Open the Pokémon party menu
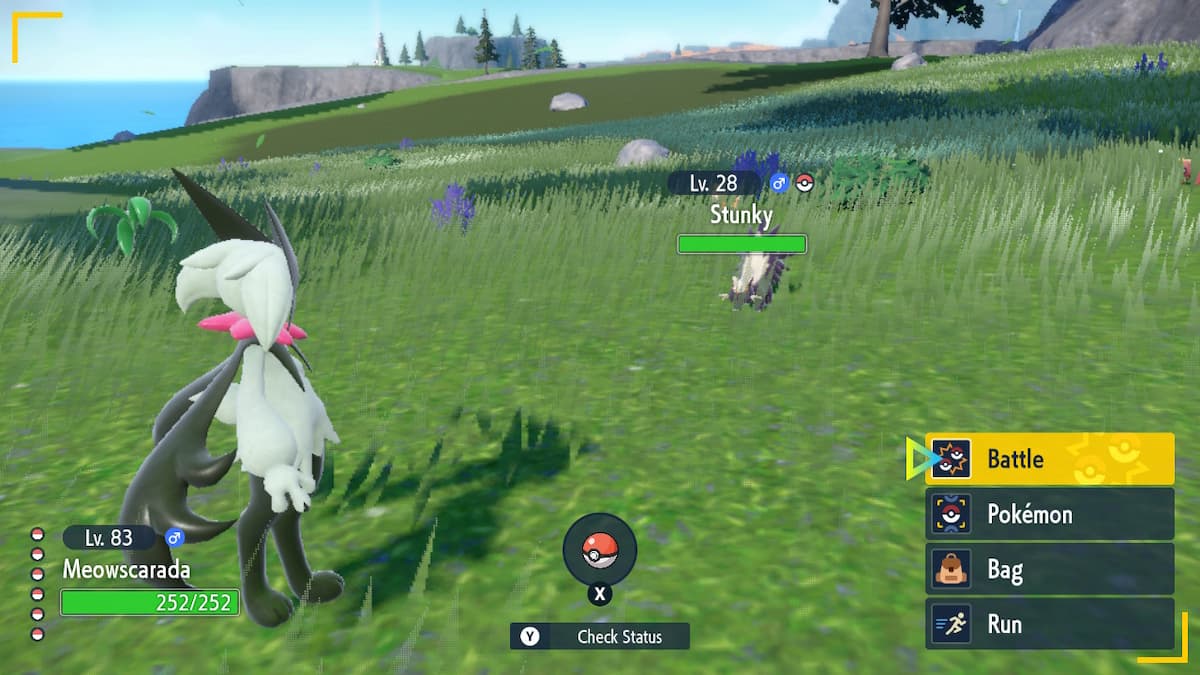 (x=1049, y=514)
